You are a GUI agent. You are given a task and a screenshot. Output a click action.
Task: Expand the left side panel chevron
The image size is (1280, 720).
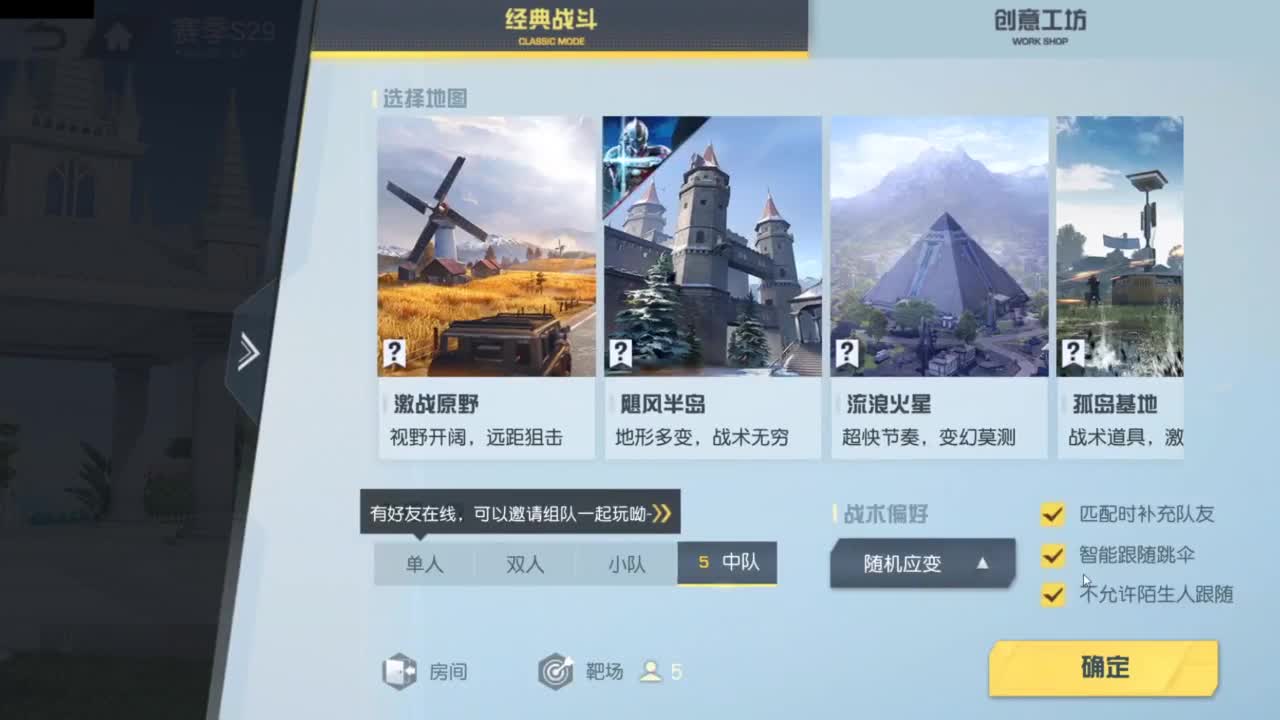pos(247,352)
